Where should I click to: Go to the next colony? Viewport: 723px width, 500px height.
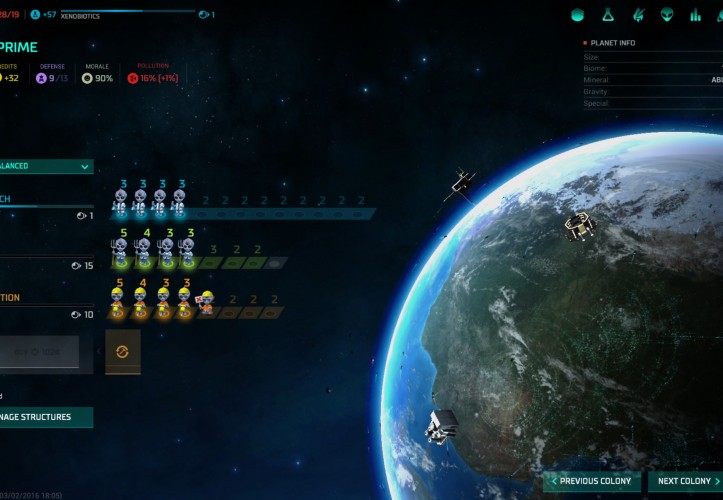(x=684, y=481)
